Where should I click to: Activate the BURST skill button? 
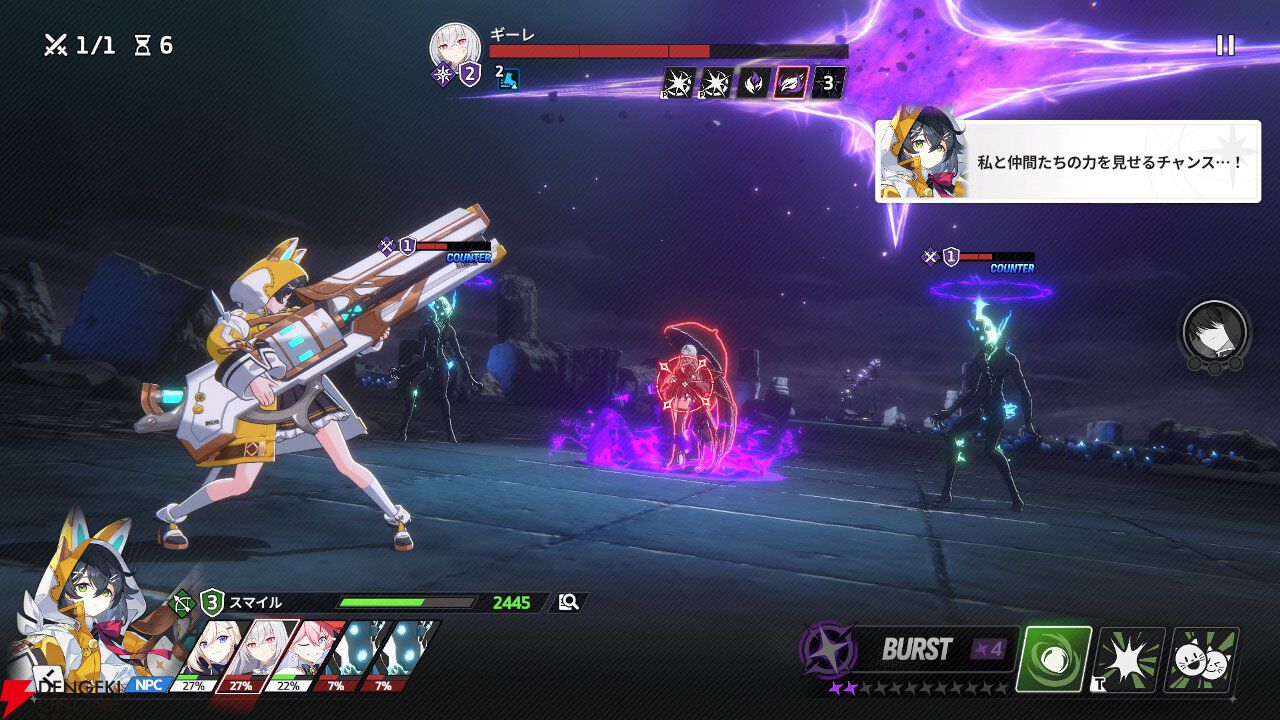[x=915, y=650]
